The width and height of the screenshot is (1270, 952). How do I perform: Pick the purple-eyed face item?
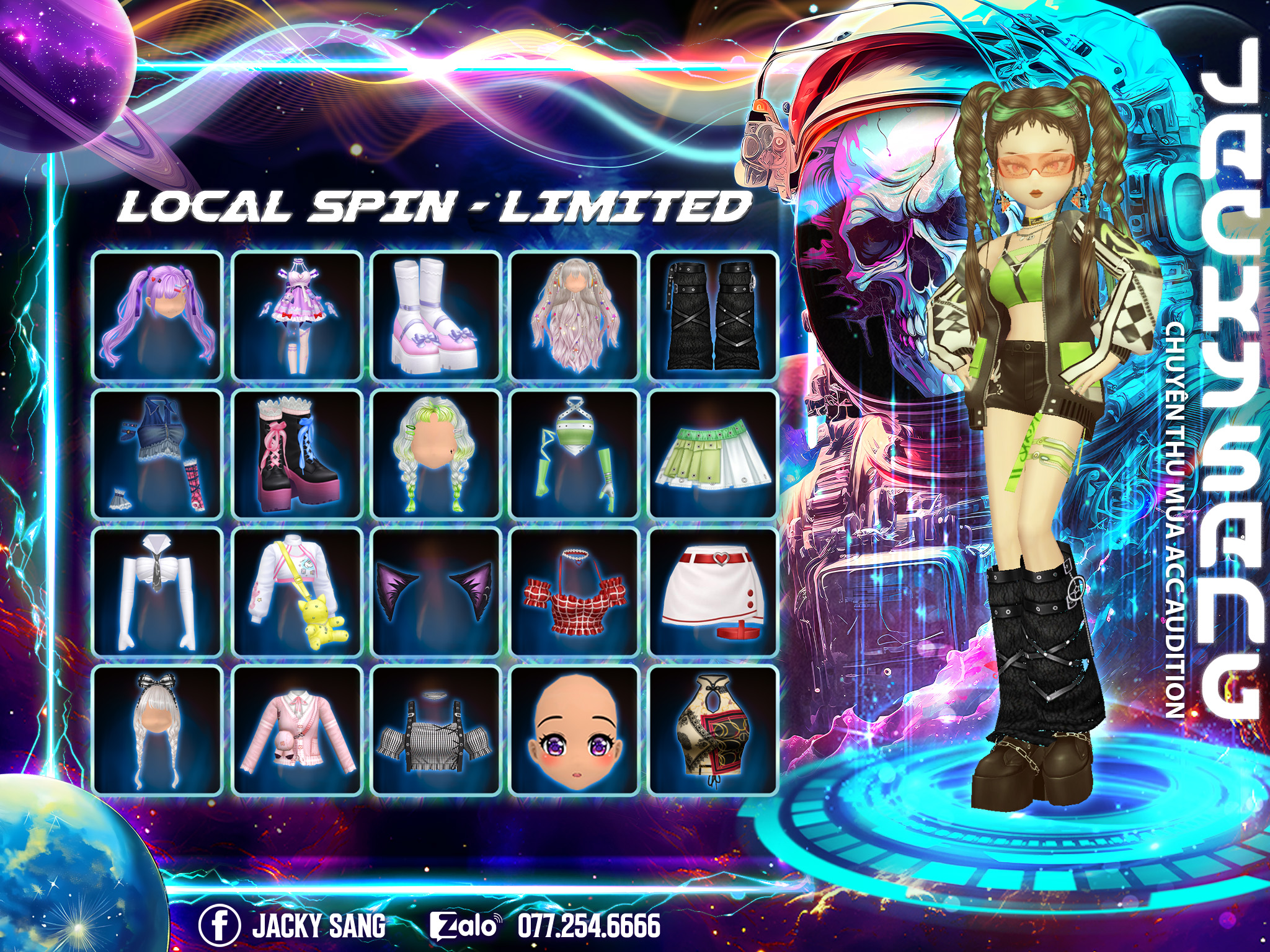coord(574,729)
